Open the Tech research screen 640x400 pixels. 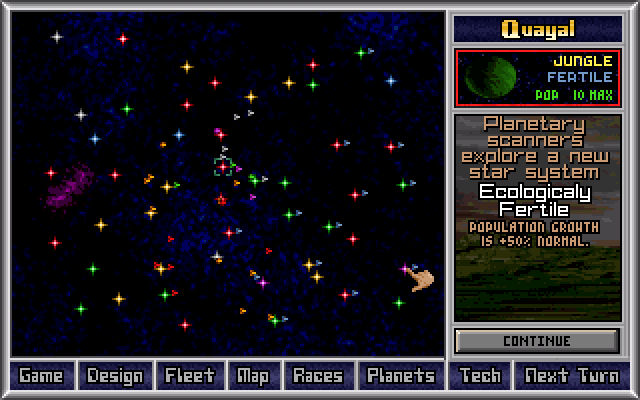(x=480, y=376)
